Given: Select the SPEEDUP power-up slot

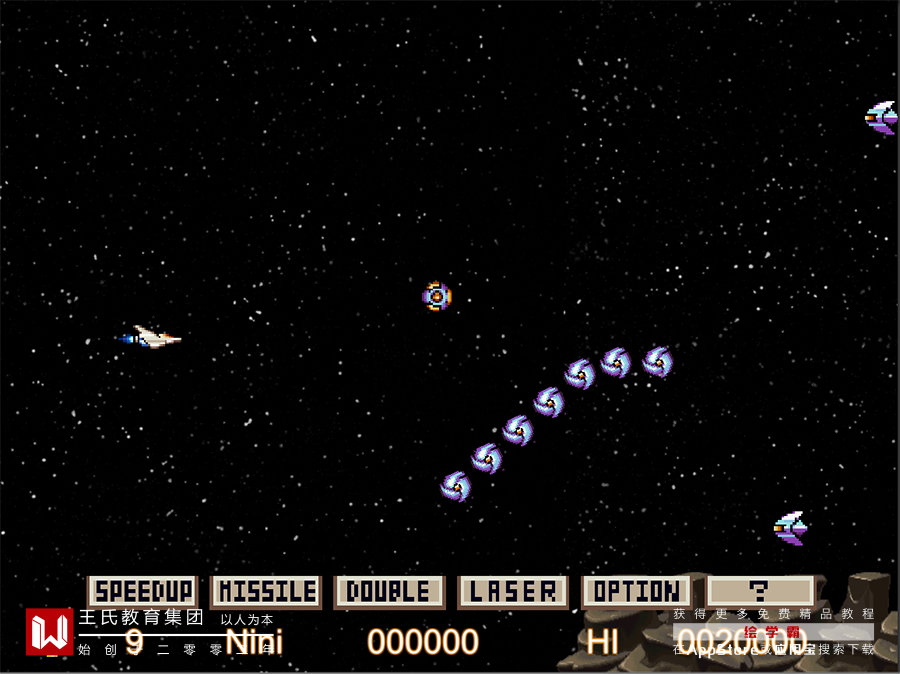Looking at the screenshot, I should click(x=142, y=591).
